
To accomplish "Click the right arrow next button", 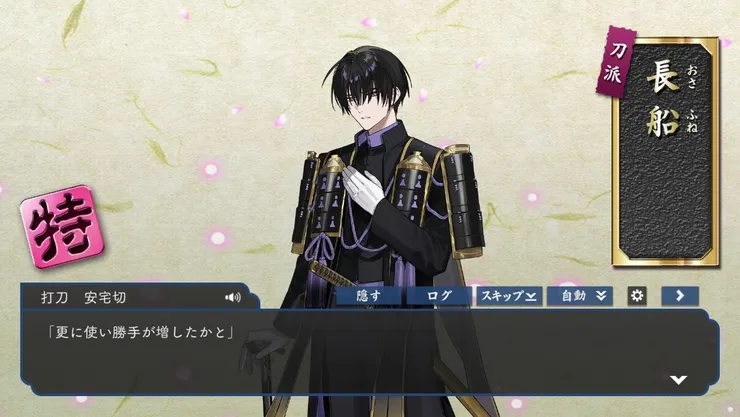I will pyautogui.click(x=680, y=296).
